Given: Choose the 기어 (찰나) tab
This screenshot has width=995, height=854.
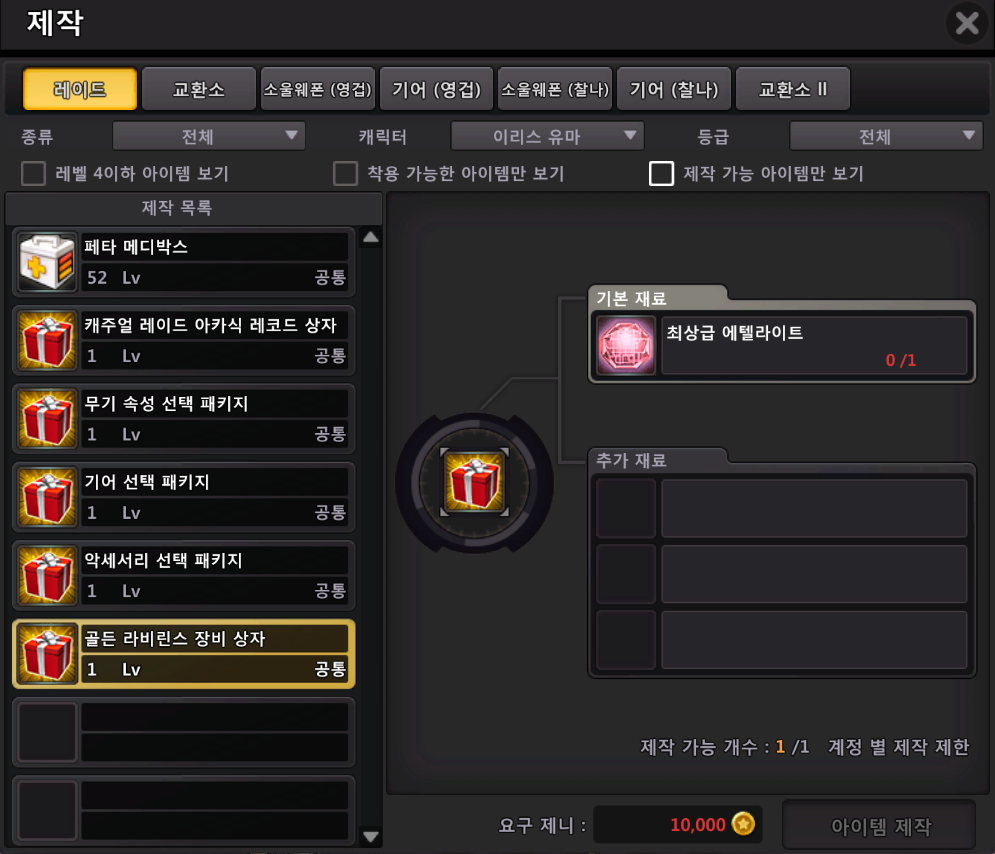Looking at the screenshot, I should tap(674, 89).
